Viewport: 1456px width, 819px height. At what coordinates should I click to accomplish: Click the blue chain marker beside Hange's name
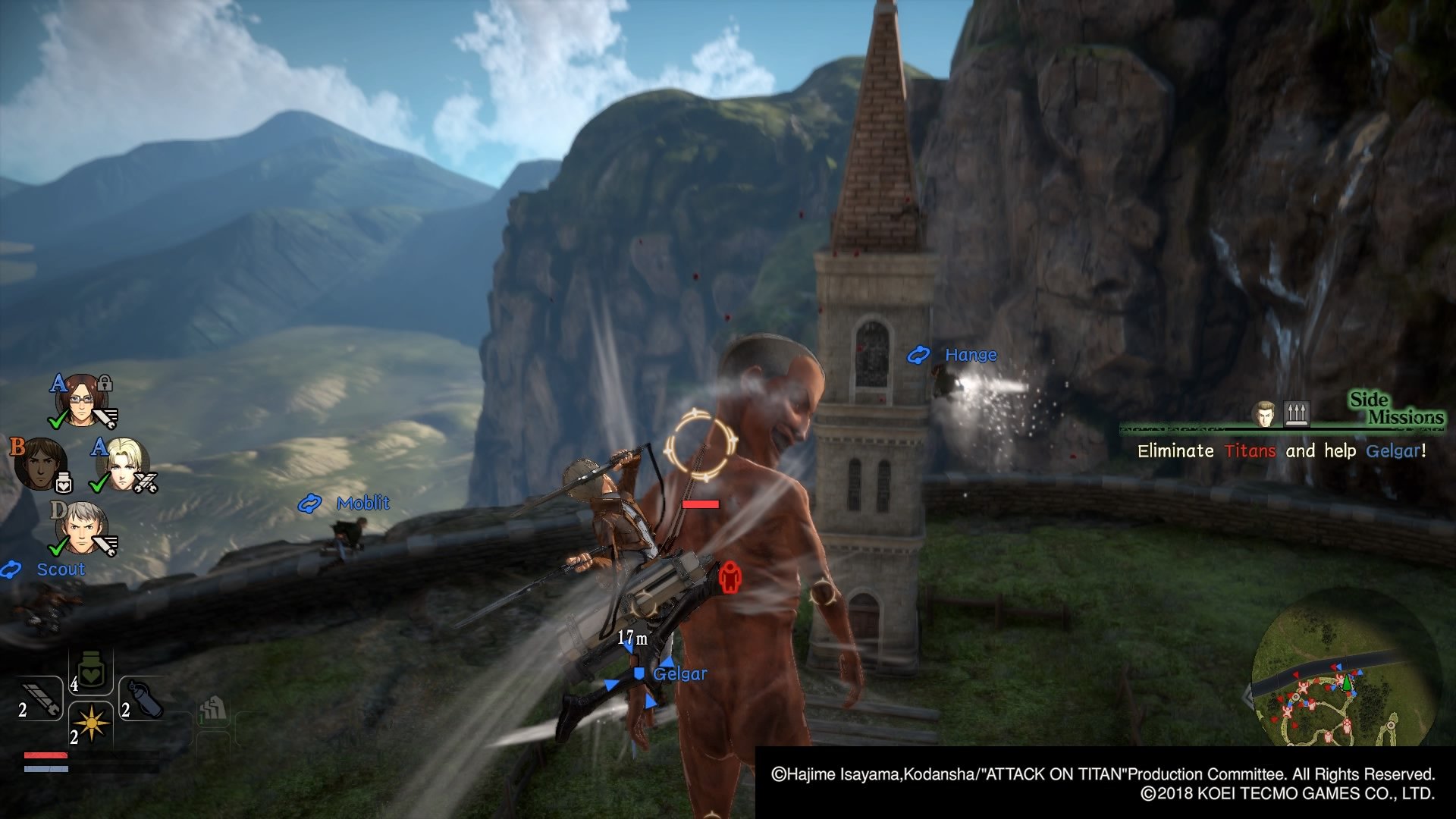pos(920,354)
